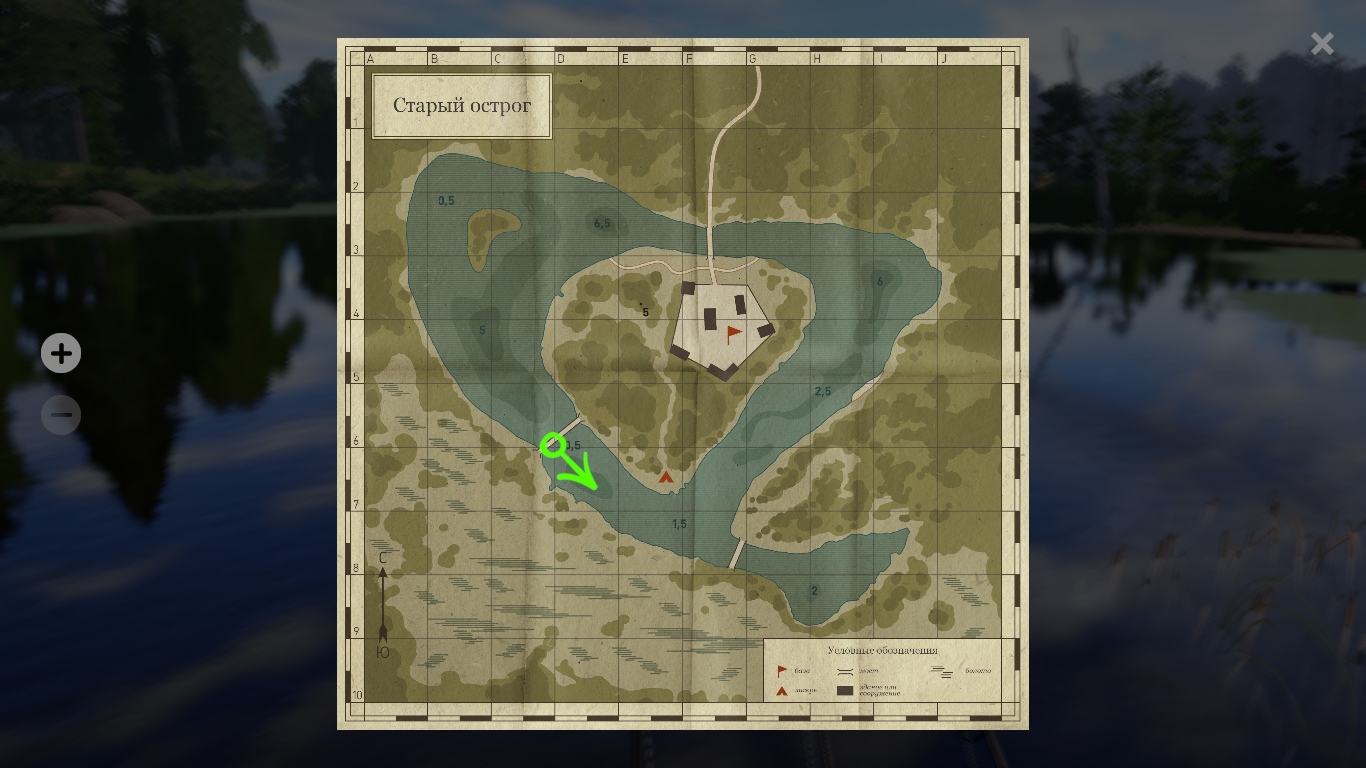Select the green circle player position marker
Viewport: 1366px width, 768px height.
pos(551,444)
